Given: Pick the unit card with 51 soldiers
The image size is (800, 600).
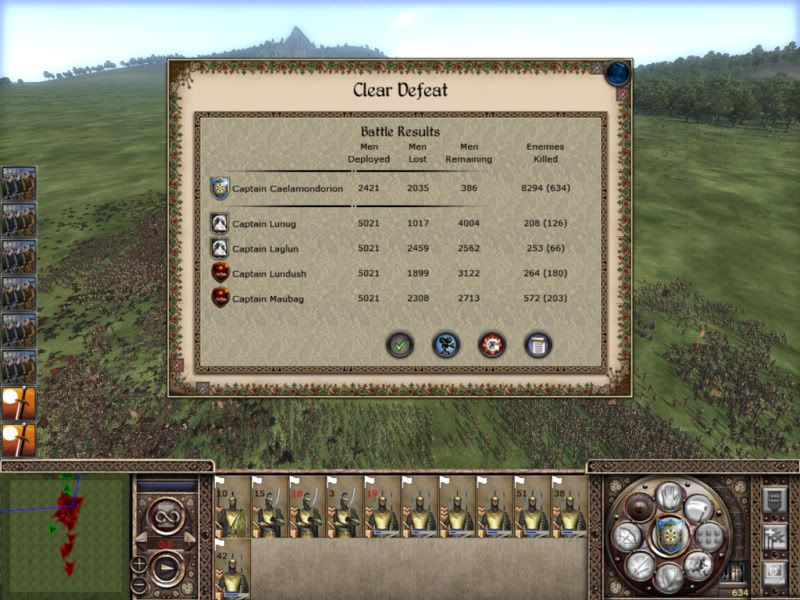Looking at the screenshot, I should (x=531, y=507).
